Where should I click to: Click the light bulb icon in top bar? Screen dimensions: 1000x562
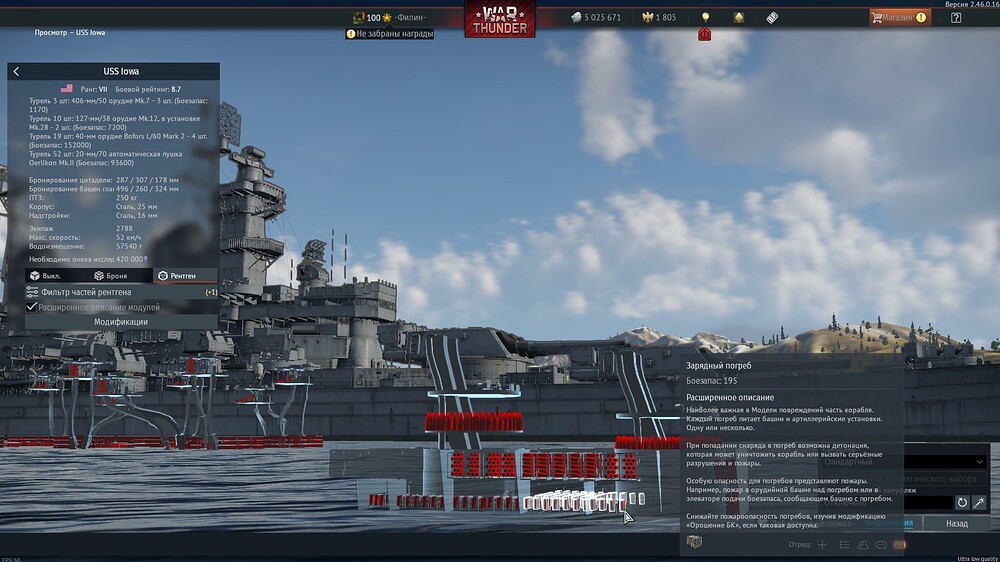coord(705,17)
